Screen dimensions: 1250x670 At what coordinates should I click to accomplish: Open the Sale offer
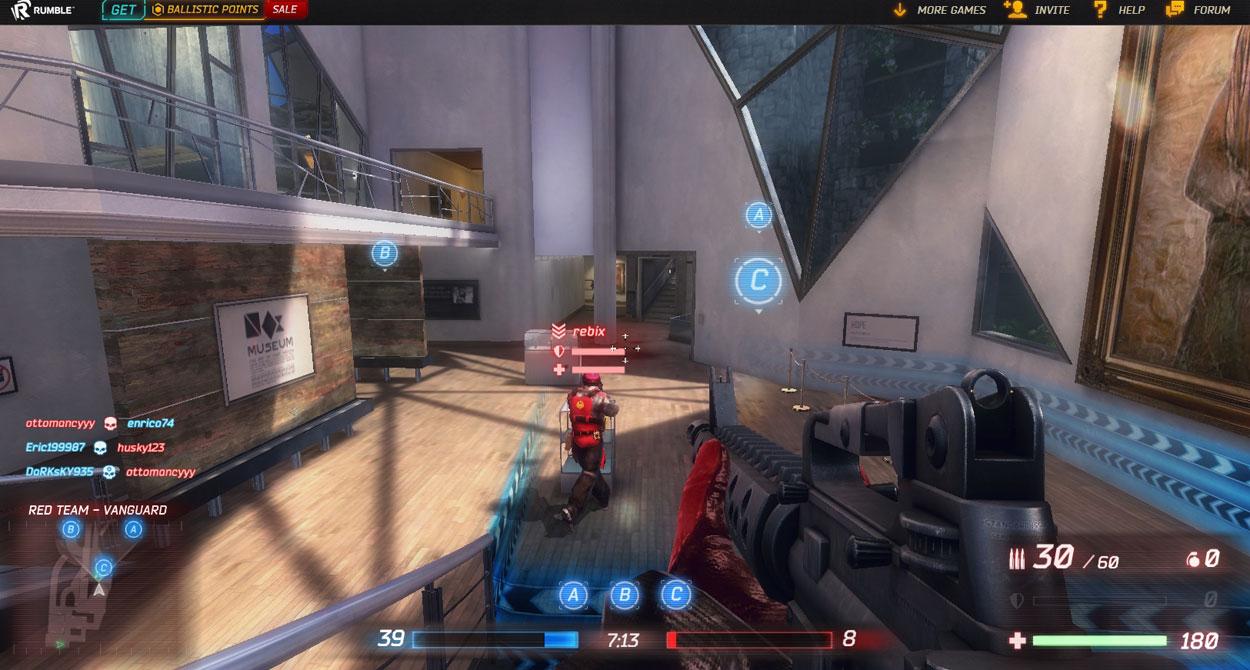[x=285, y=10]
